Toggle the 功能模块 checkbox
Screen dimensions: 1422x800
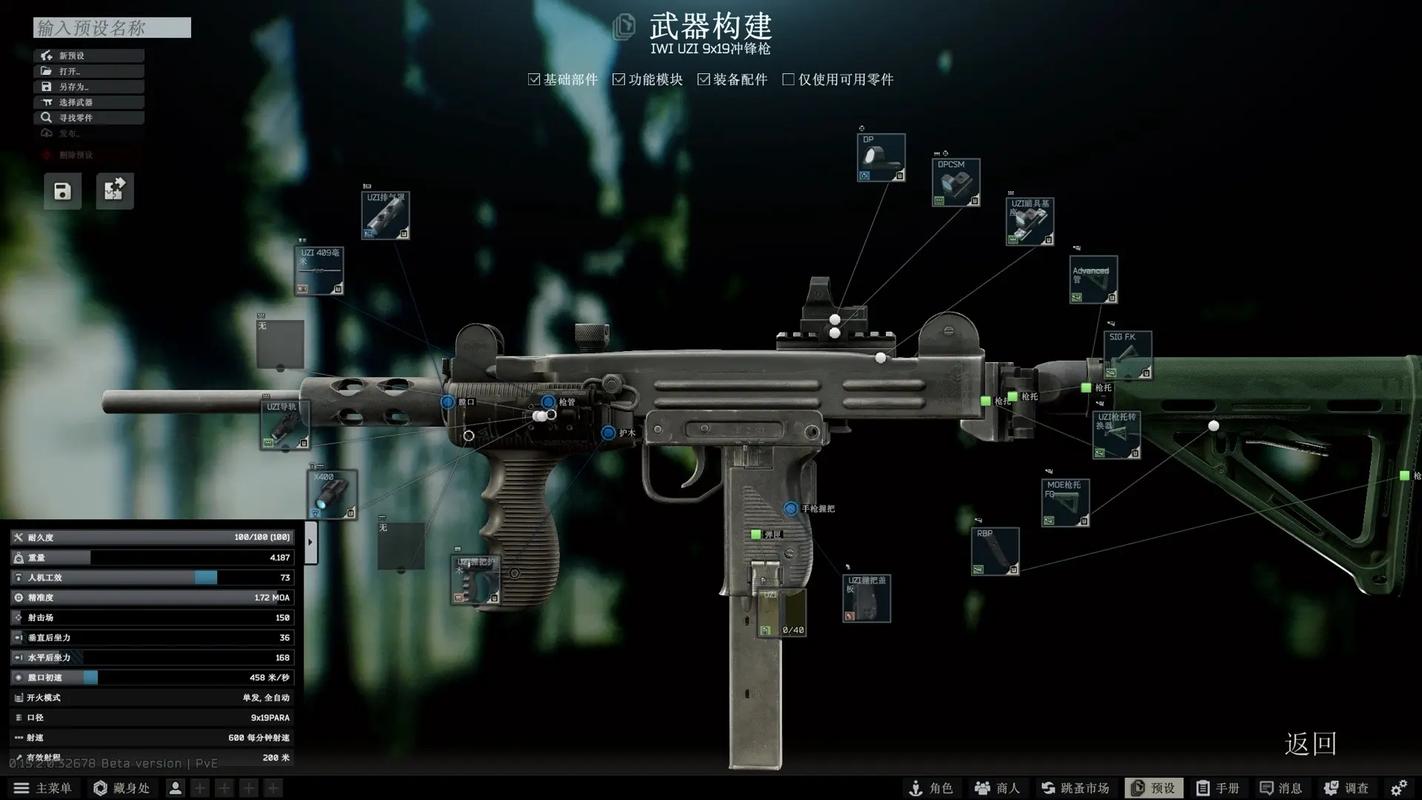619,79
